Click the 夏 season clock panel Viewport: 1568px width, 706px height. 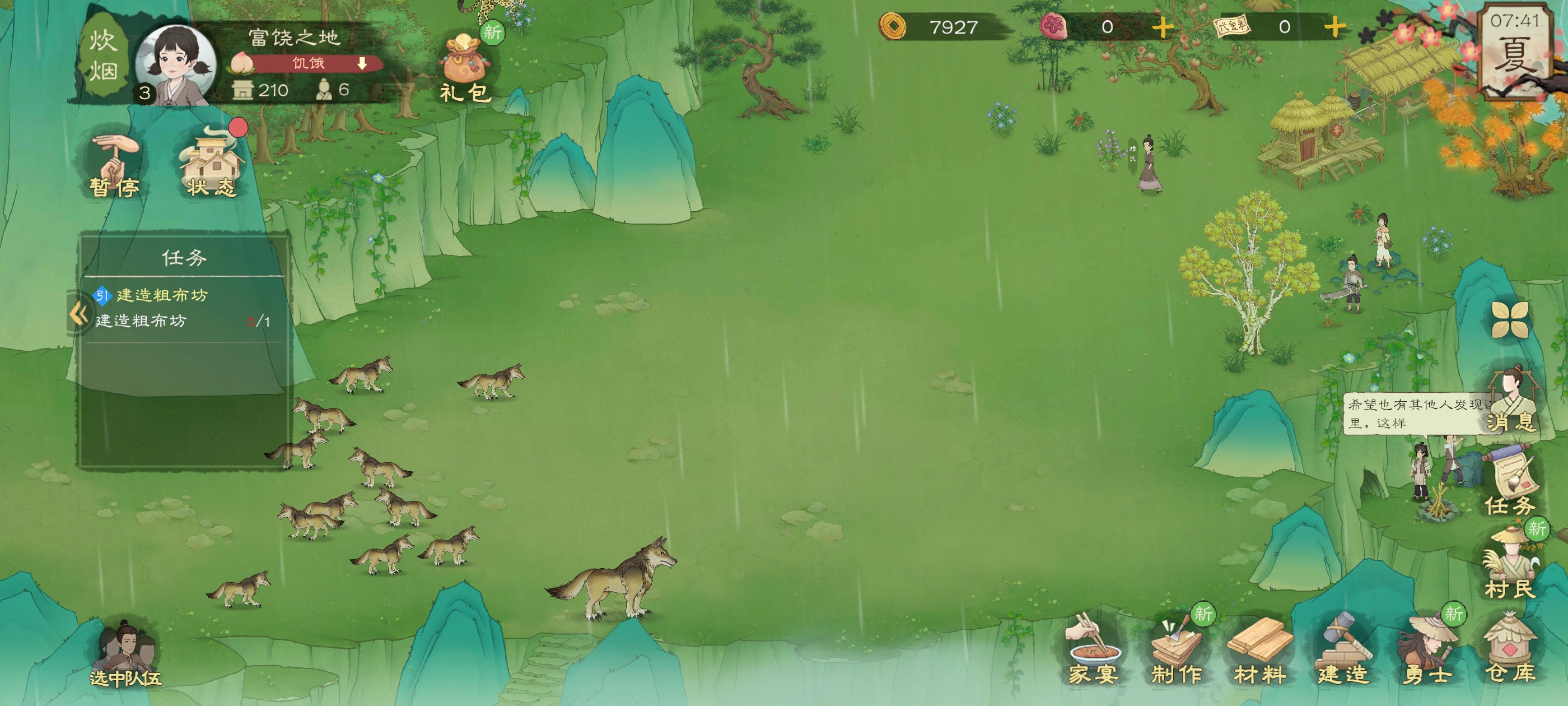(x=1515, y=49)
